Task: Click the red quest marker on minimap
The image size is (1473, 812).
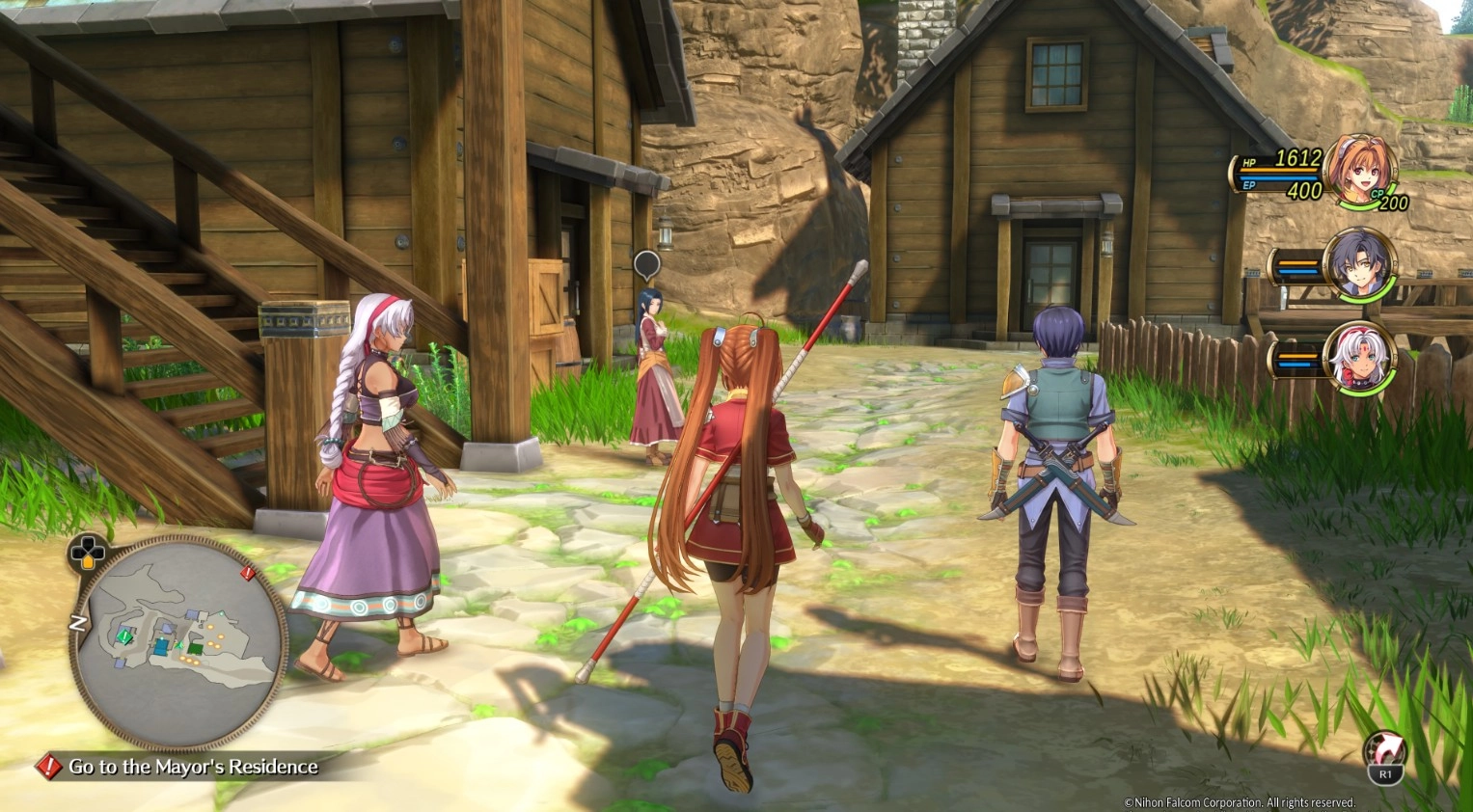Action: point(248,574)
